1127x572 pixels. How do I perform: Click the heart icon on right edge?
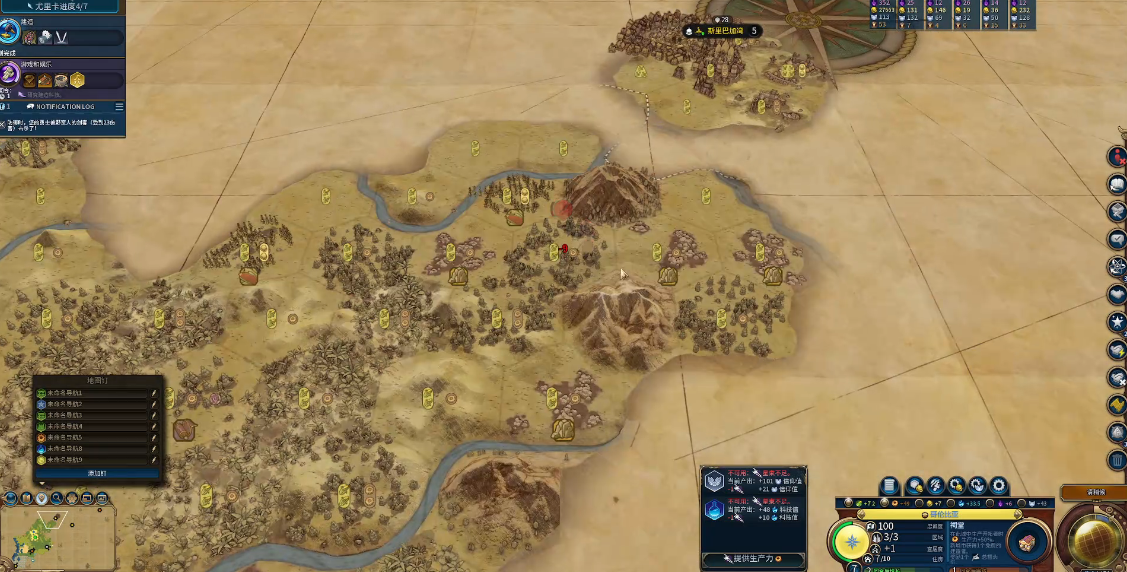pyautogui.click(x=1117, y=295)
